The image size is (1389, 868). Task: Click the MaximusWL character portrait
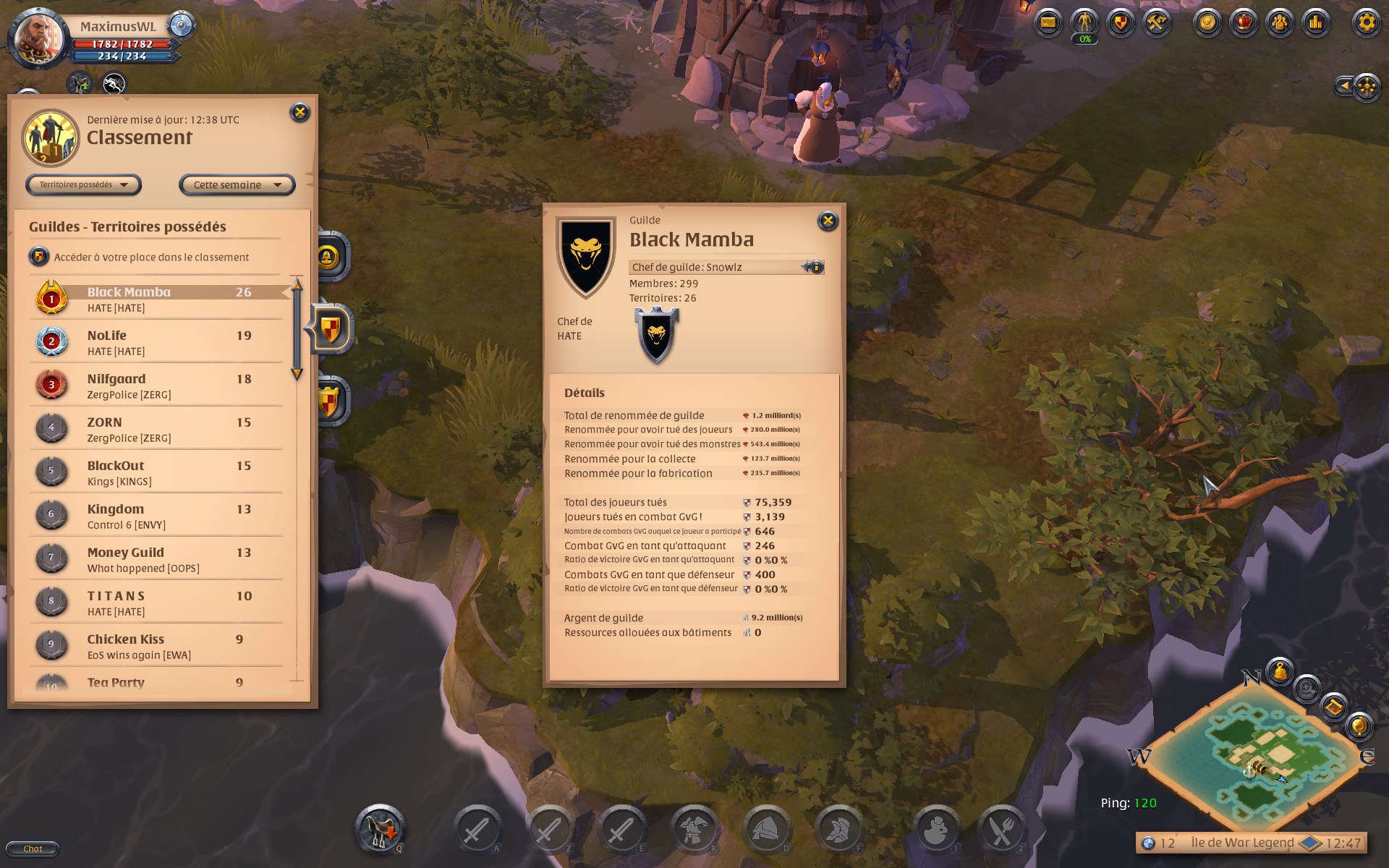(x=39, y=38)
